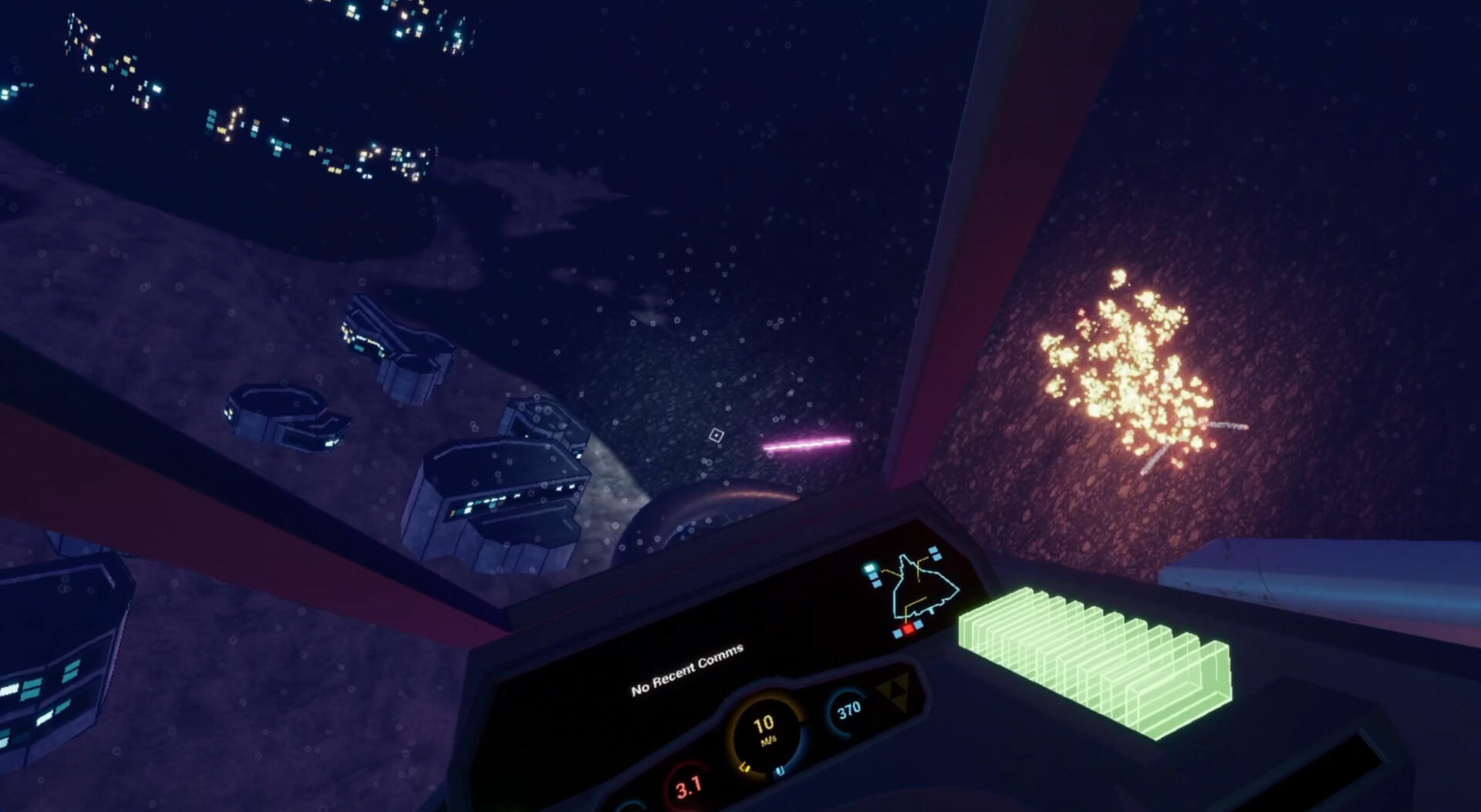1481x812 pixels.
Task: Click the red gauge reading 3.1
Action: [x=689, y=789]
